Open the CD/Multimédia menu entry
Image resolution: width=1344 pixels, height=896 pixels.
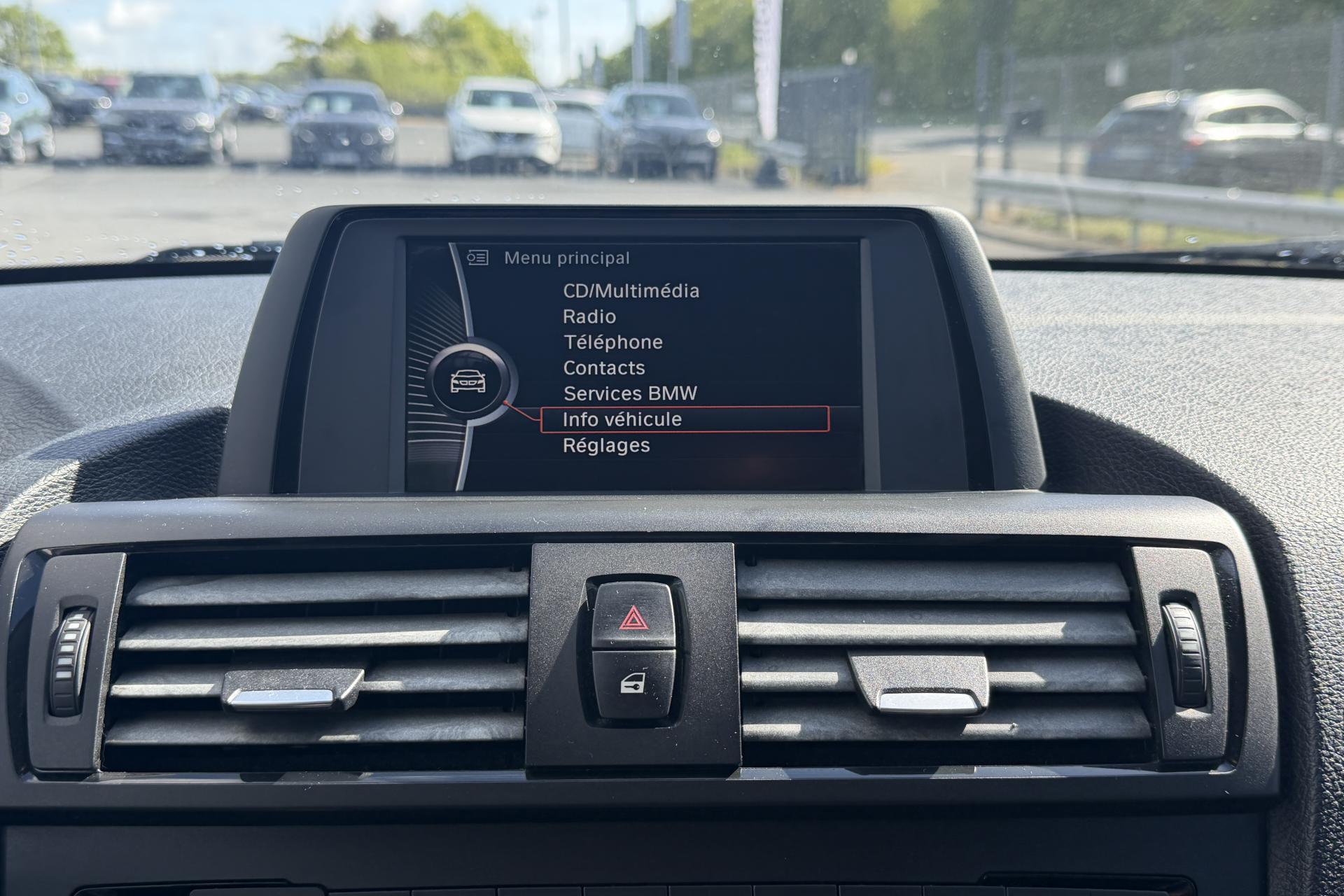click(631, 291)
